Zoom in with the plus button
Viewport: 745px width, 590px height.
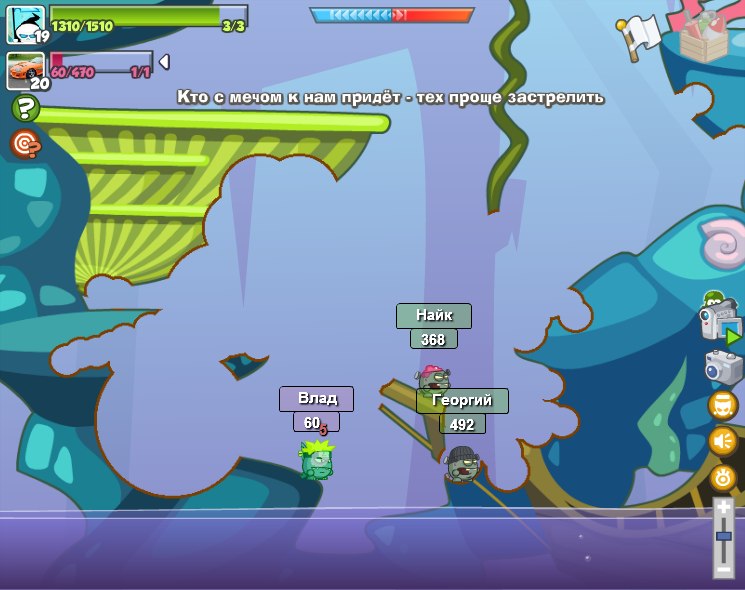coord(723,508)
